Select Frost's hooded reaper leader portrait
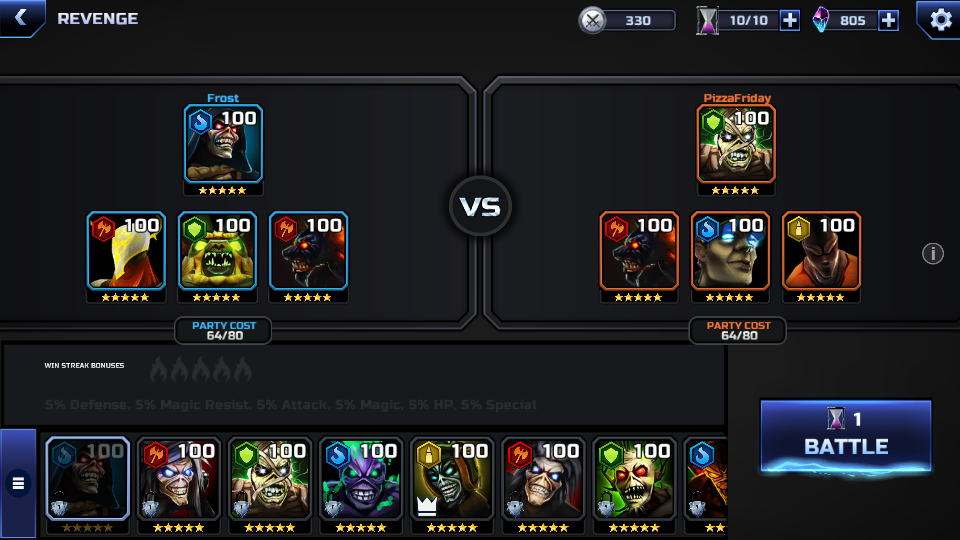Screen dimensions: 960x540 223,145
